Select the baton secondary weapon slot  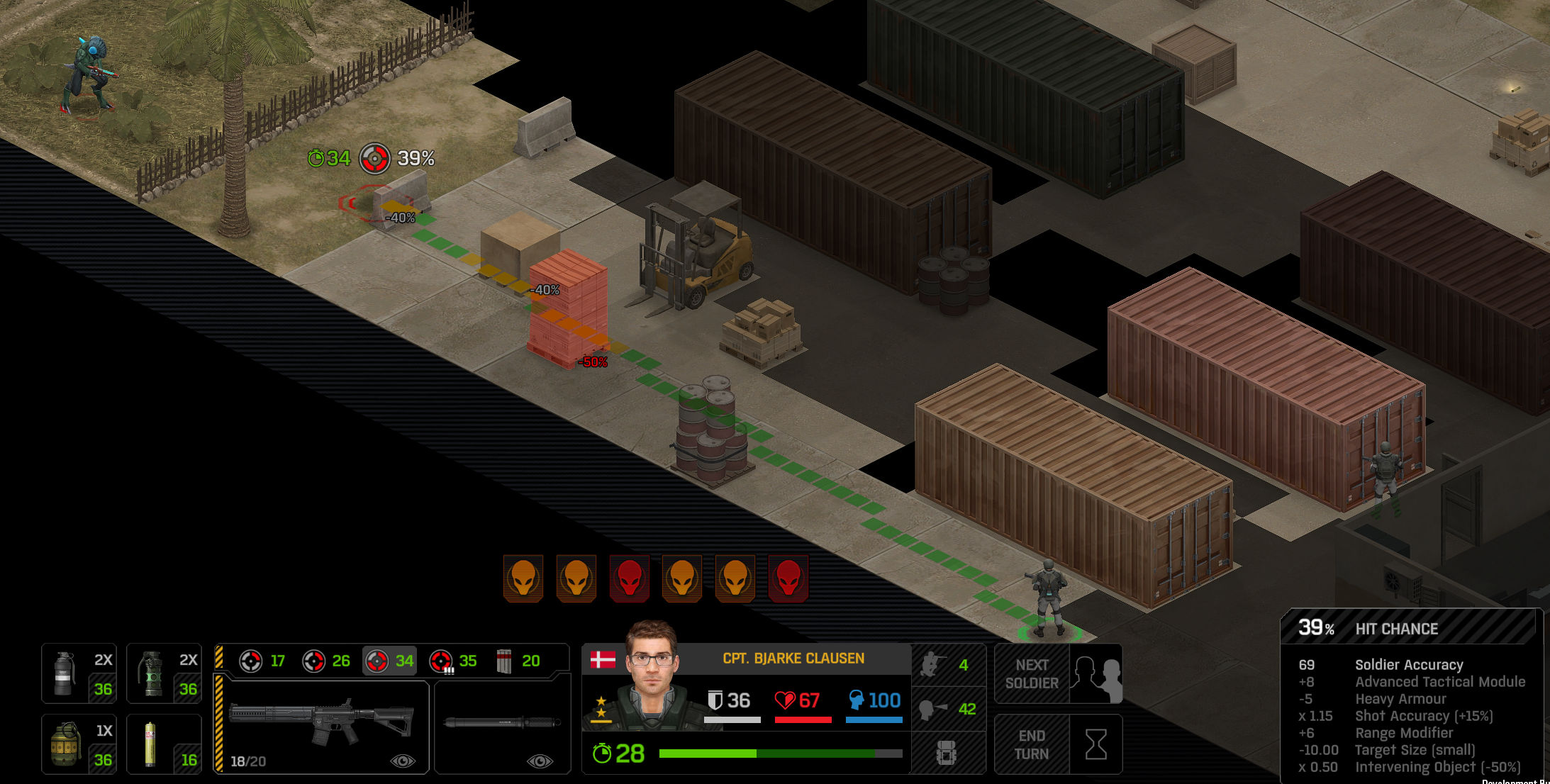tap(501, 723)
